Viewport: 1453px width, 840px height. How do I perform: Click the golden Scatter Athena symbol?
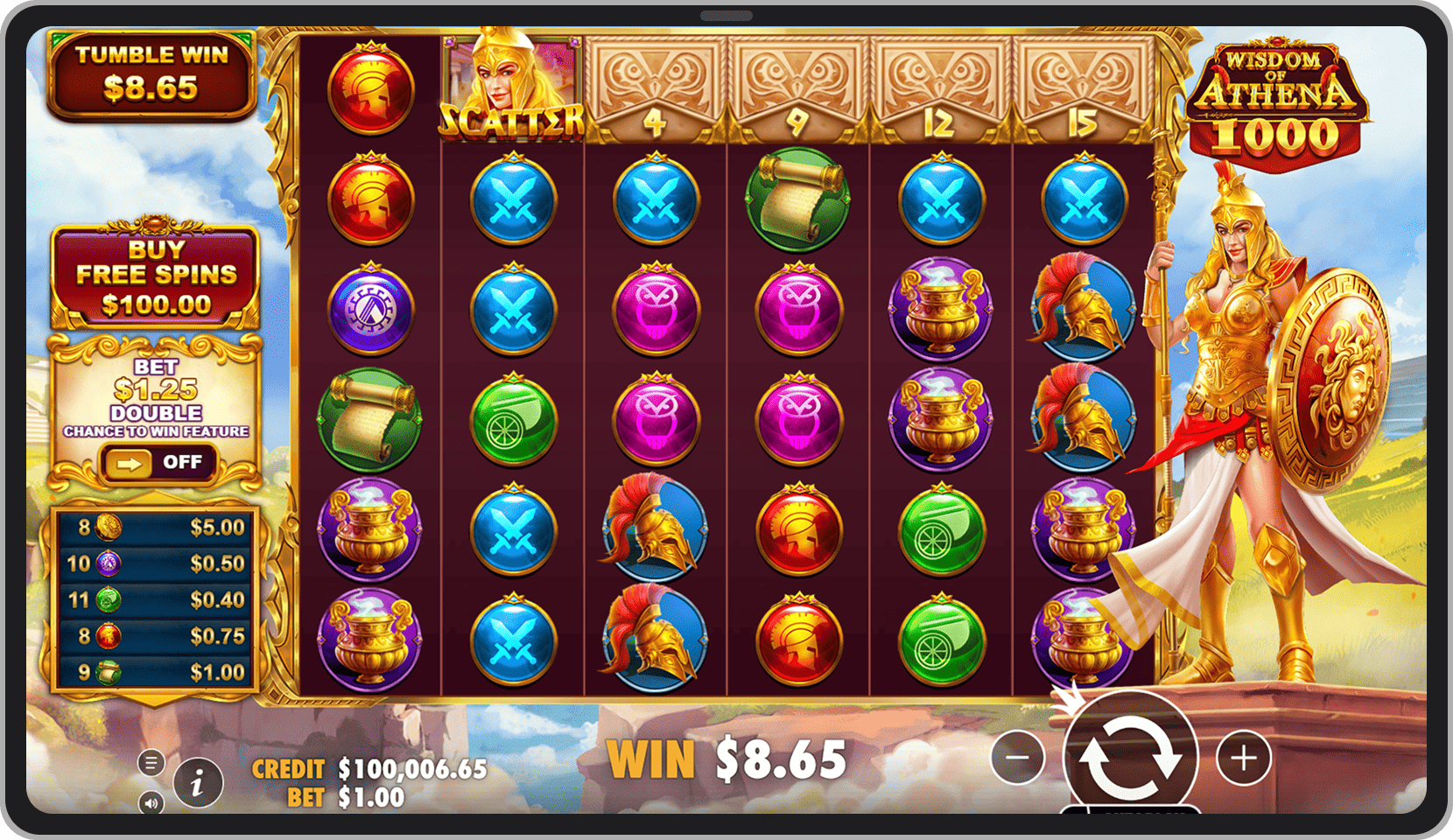510,85
